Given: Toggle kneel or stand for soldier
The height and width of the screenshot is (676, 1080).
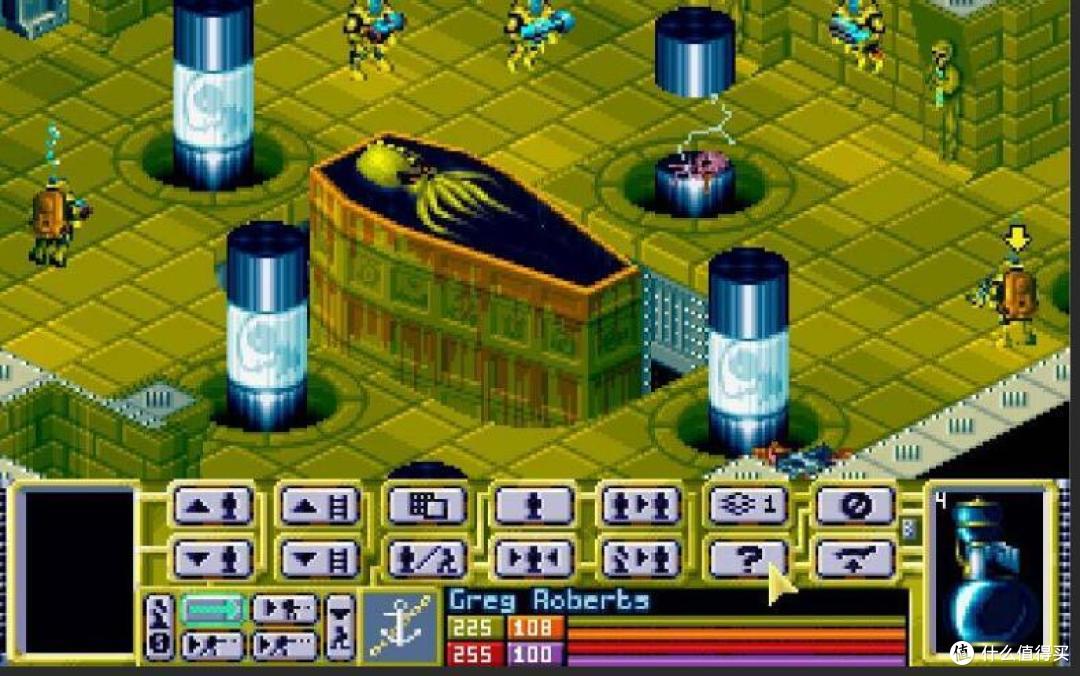Looking at the screenshot, I should click(426, 558).
